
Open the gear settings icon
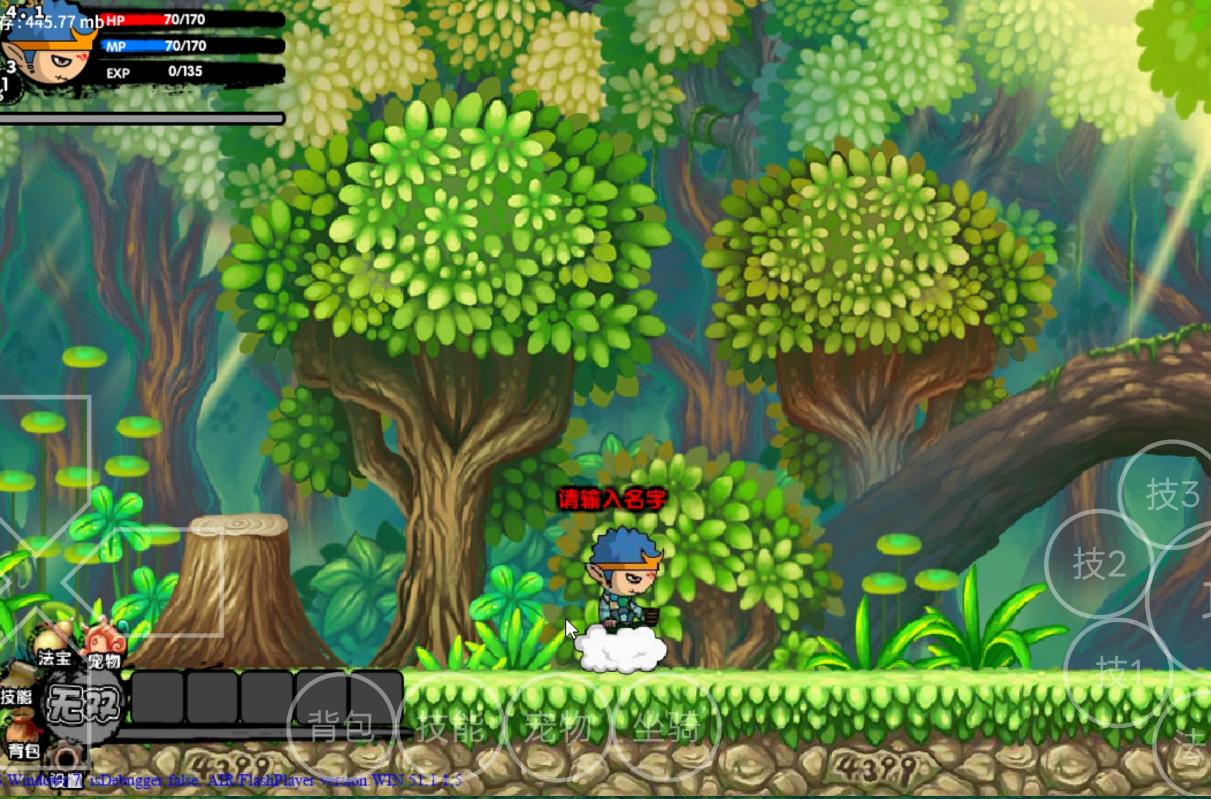click(x=67, y=760)
